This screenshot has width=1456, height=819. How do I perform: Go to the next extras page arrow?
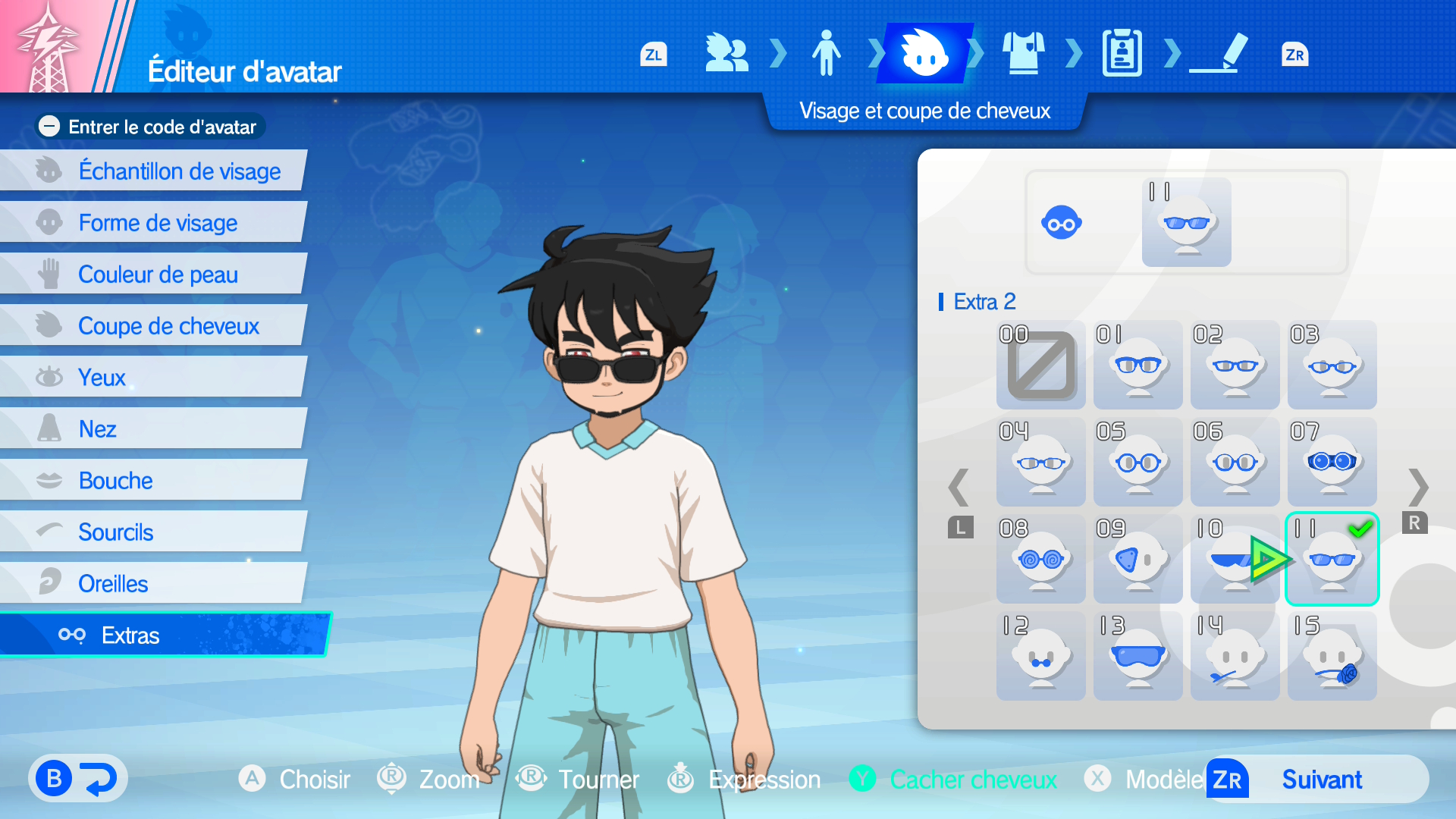(x=1417, y=488)
